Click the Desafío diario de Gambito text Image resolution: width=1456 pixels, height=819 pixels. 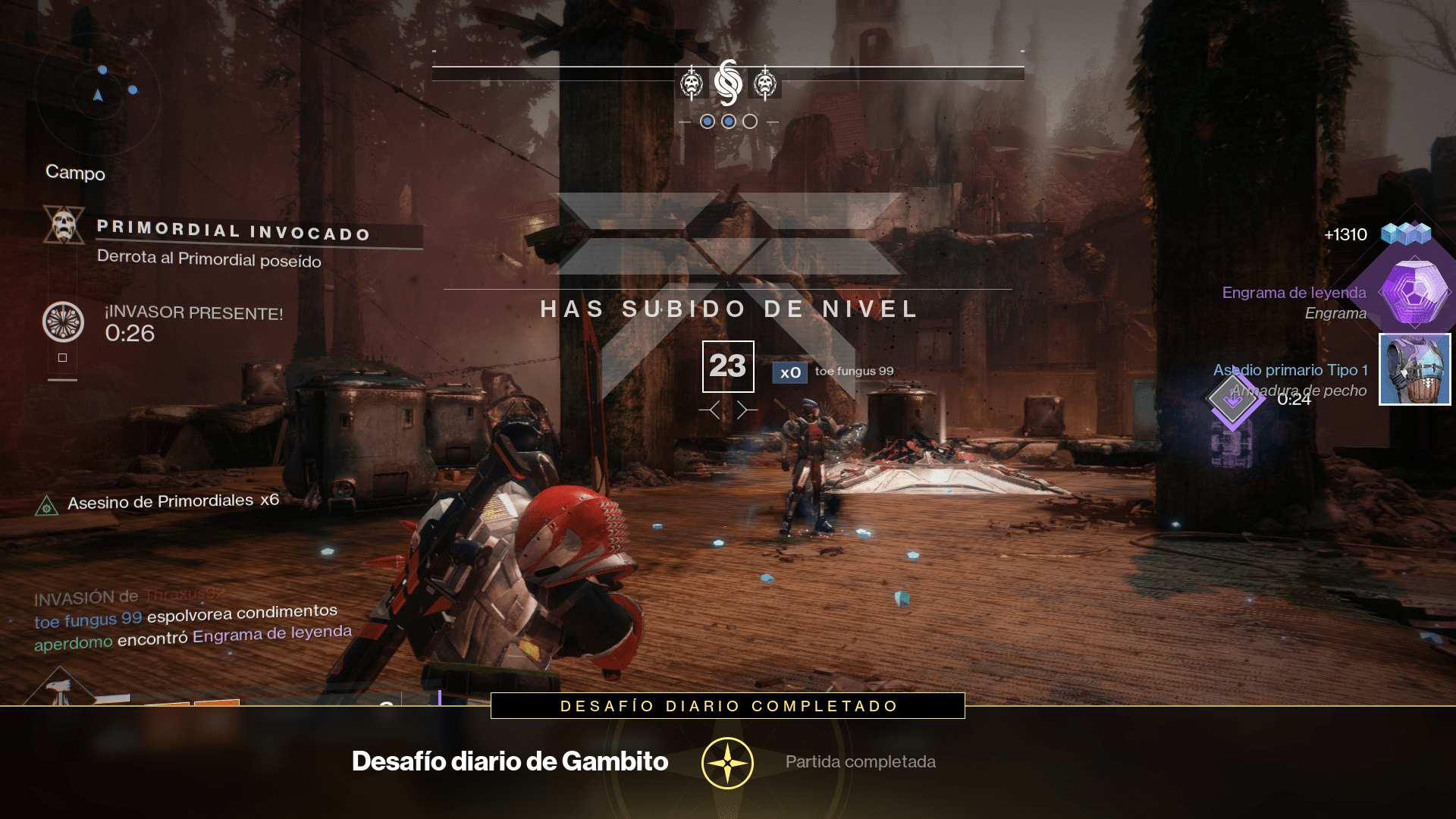pos(510,761)
